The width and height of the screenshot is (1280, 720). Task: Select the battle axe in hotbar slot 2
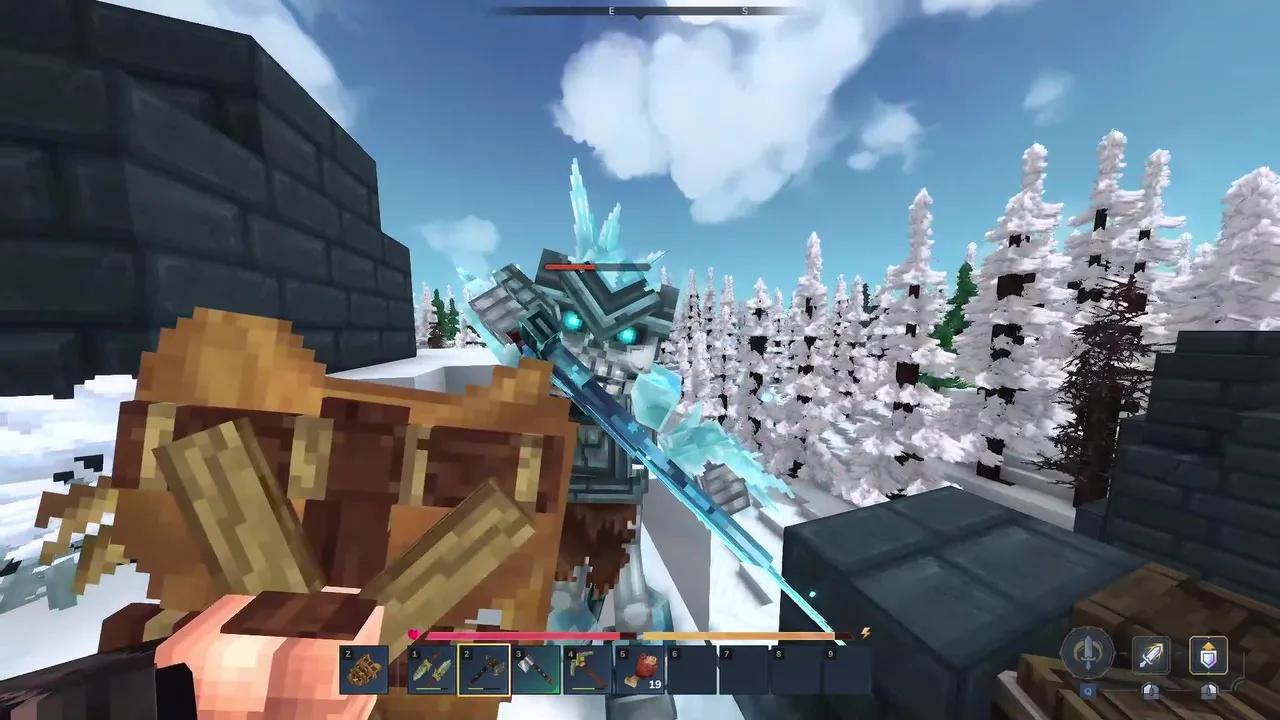click(x=483, y=670)
